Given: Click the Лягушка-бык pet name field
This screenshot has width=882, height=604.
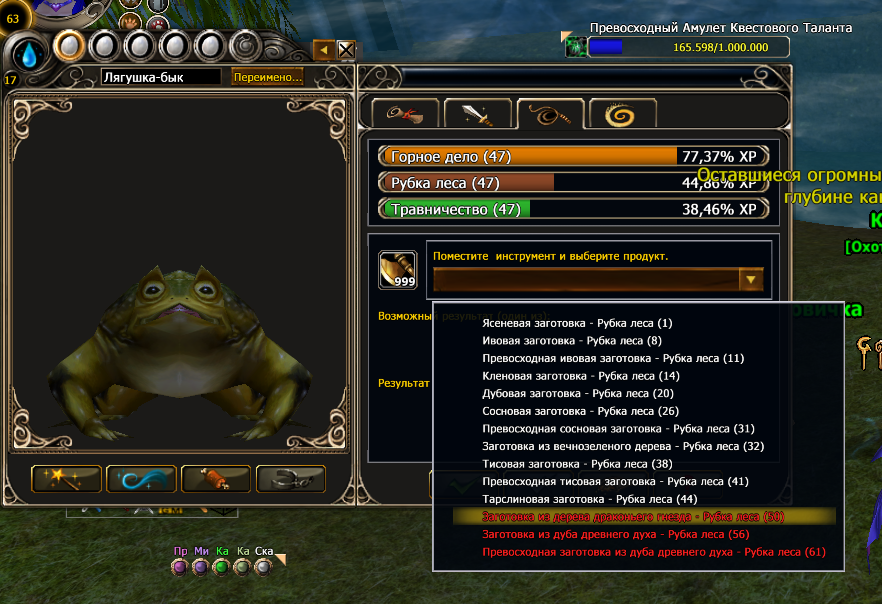Looking at the screenshot, I should coord(160,77).
